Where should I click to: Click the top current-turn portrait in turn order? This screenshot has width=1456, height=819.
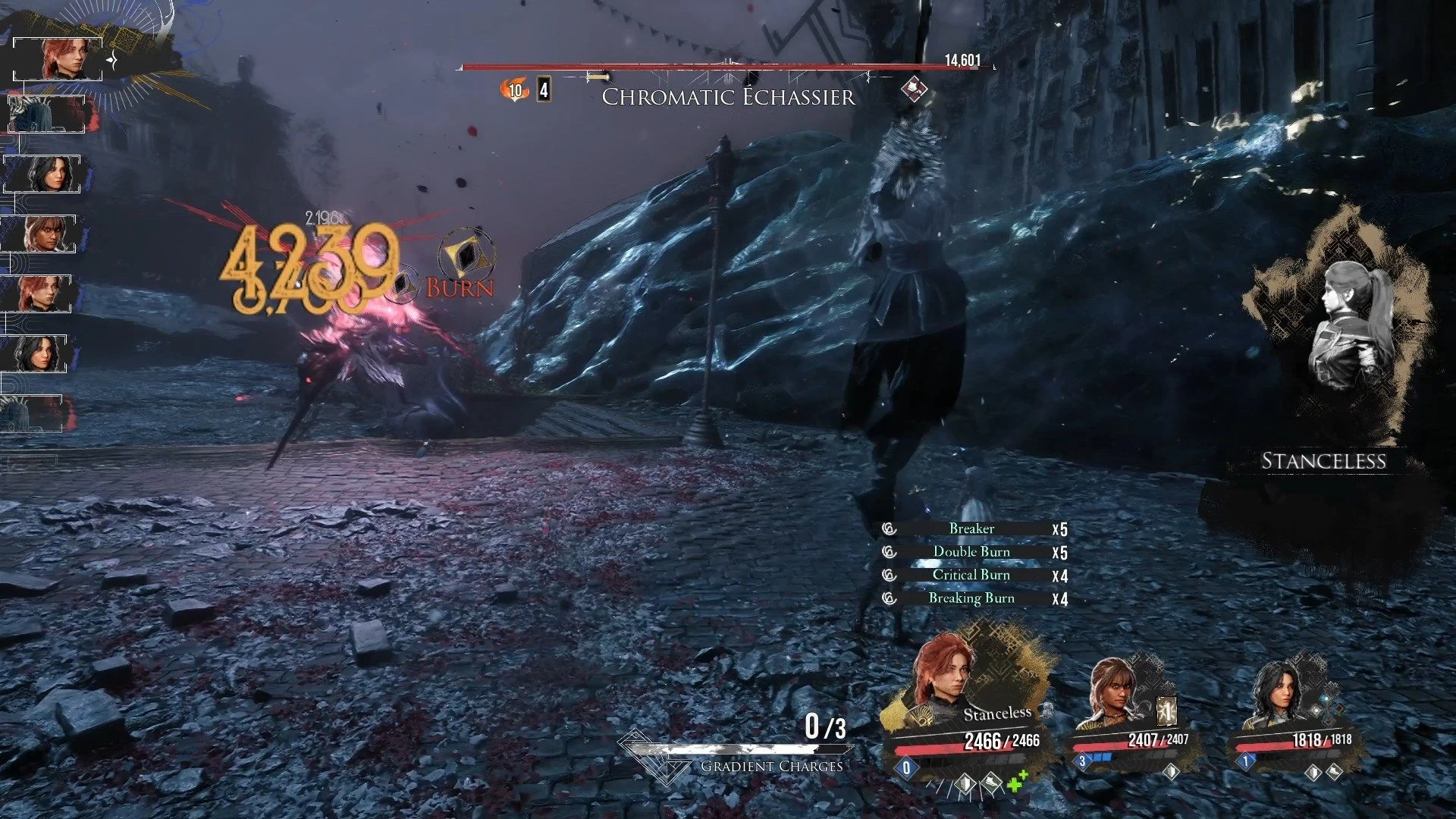(59, 58)
